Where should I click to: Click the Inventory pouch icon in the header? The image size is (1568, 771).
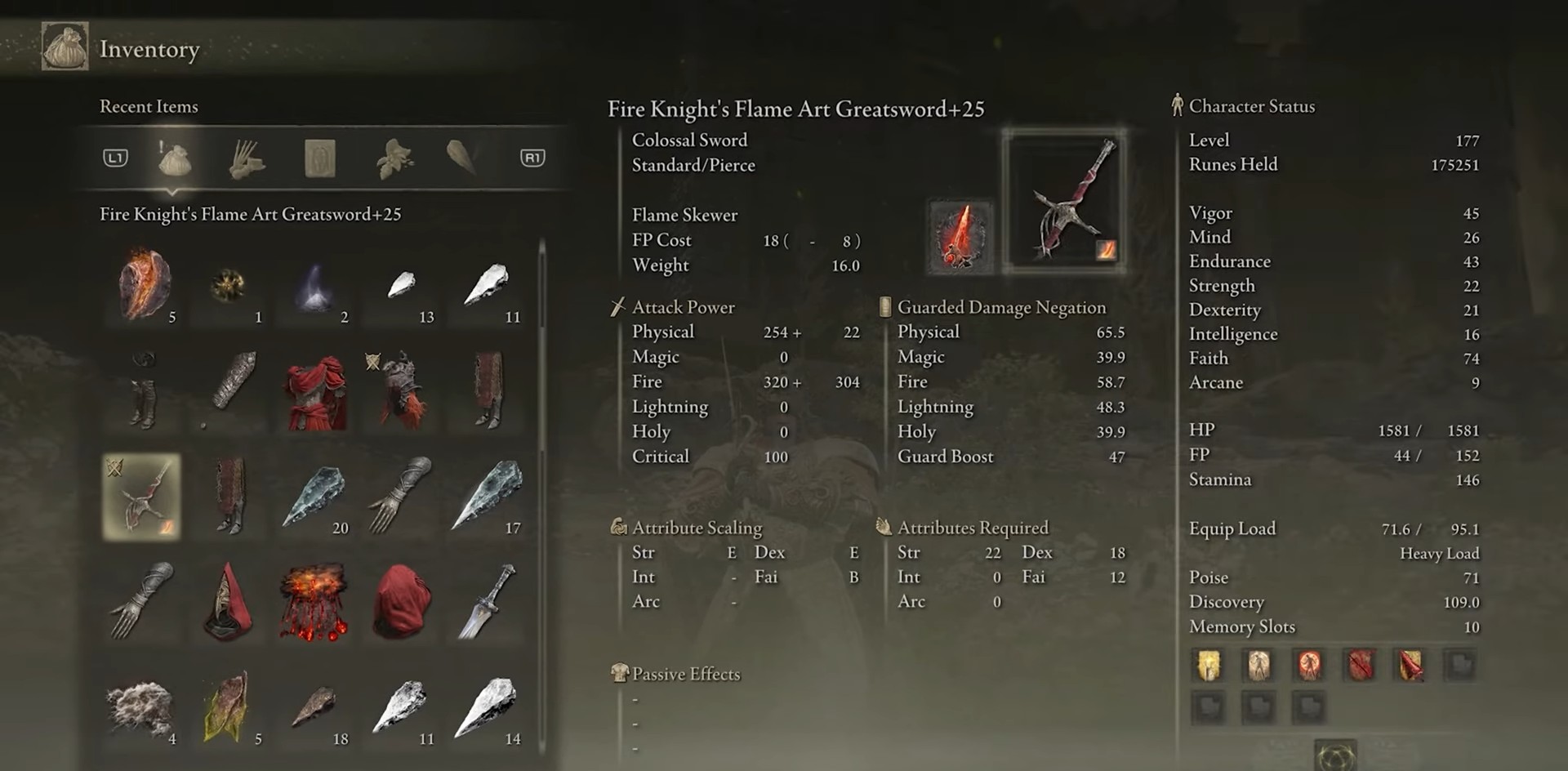click(63, 47)
